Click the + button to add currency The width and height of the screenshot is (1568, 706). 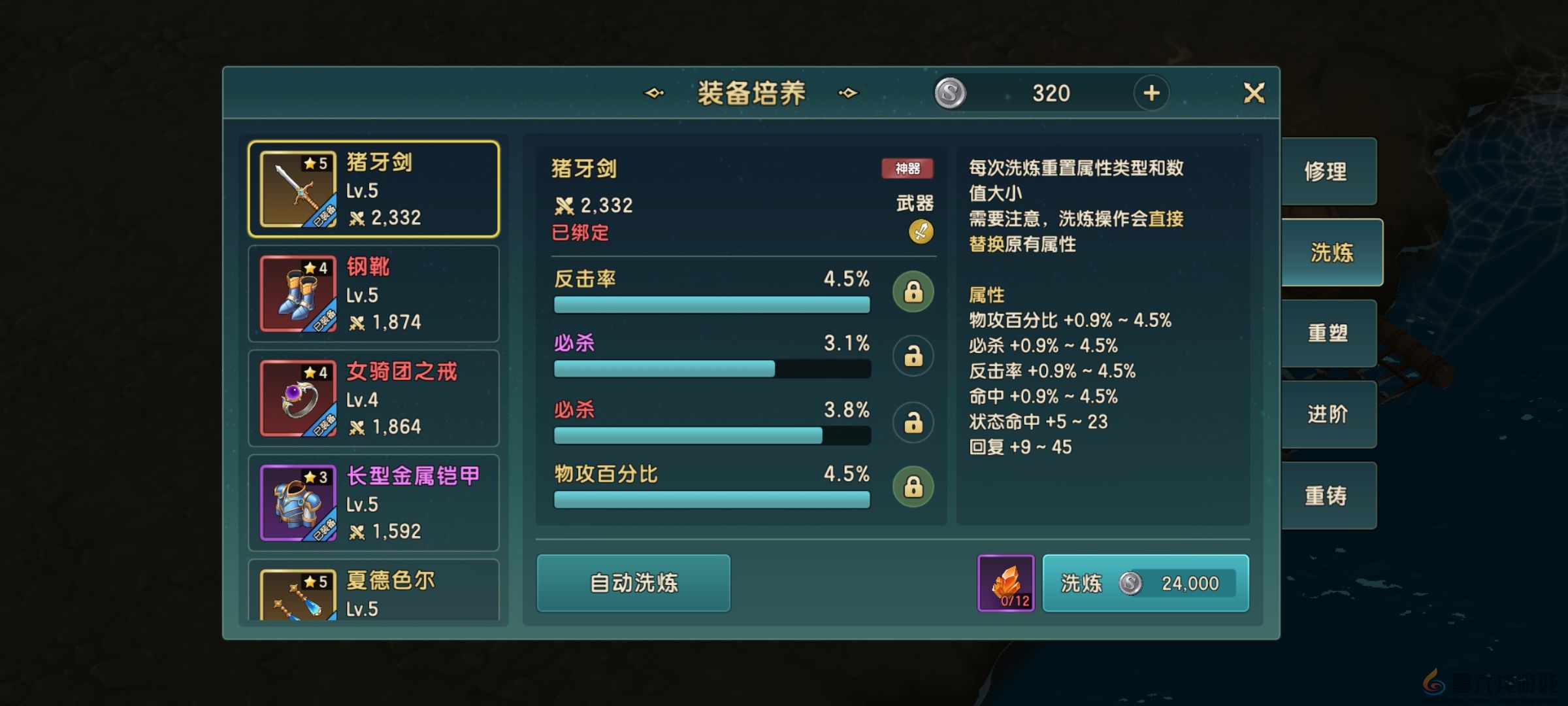pyautogui.click(x=1151, y=92)
